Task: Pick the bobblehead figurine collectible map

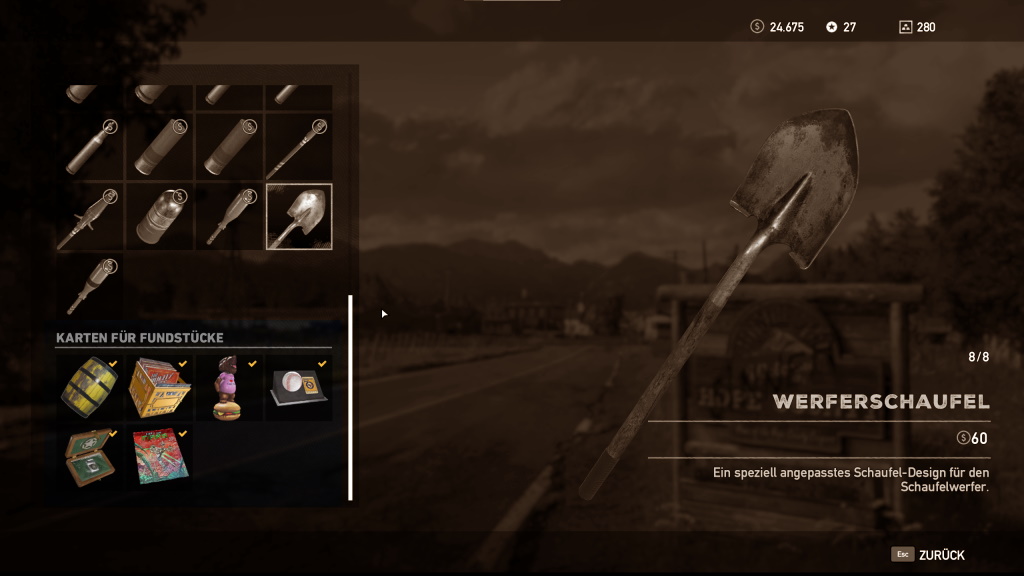Action: pos(229,388)
